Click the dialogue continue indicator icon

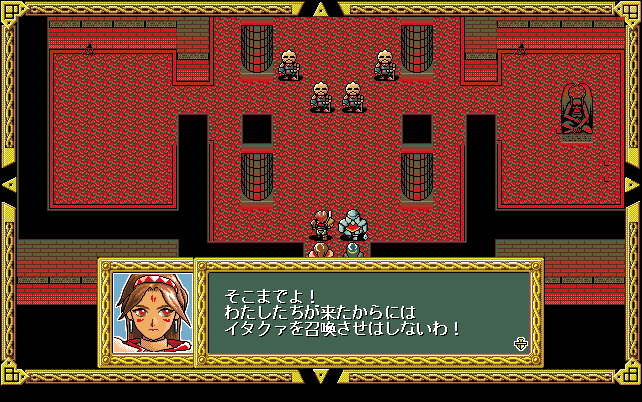[x=520, y=344]
